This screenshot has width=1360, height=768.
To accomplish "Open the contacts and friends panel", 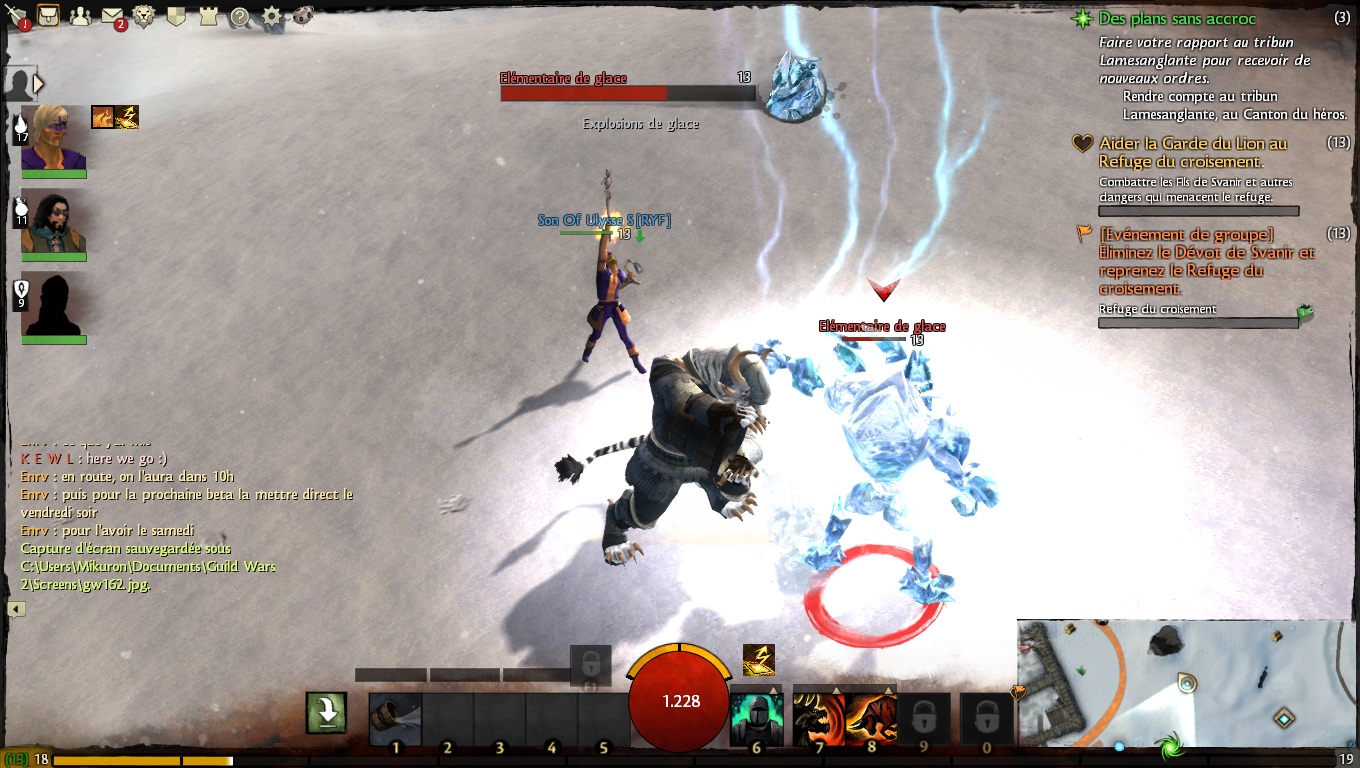I will (x=80, y=17).
